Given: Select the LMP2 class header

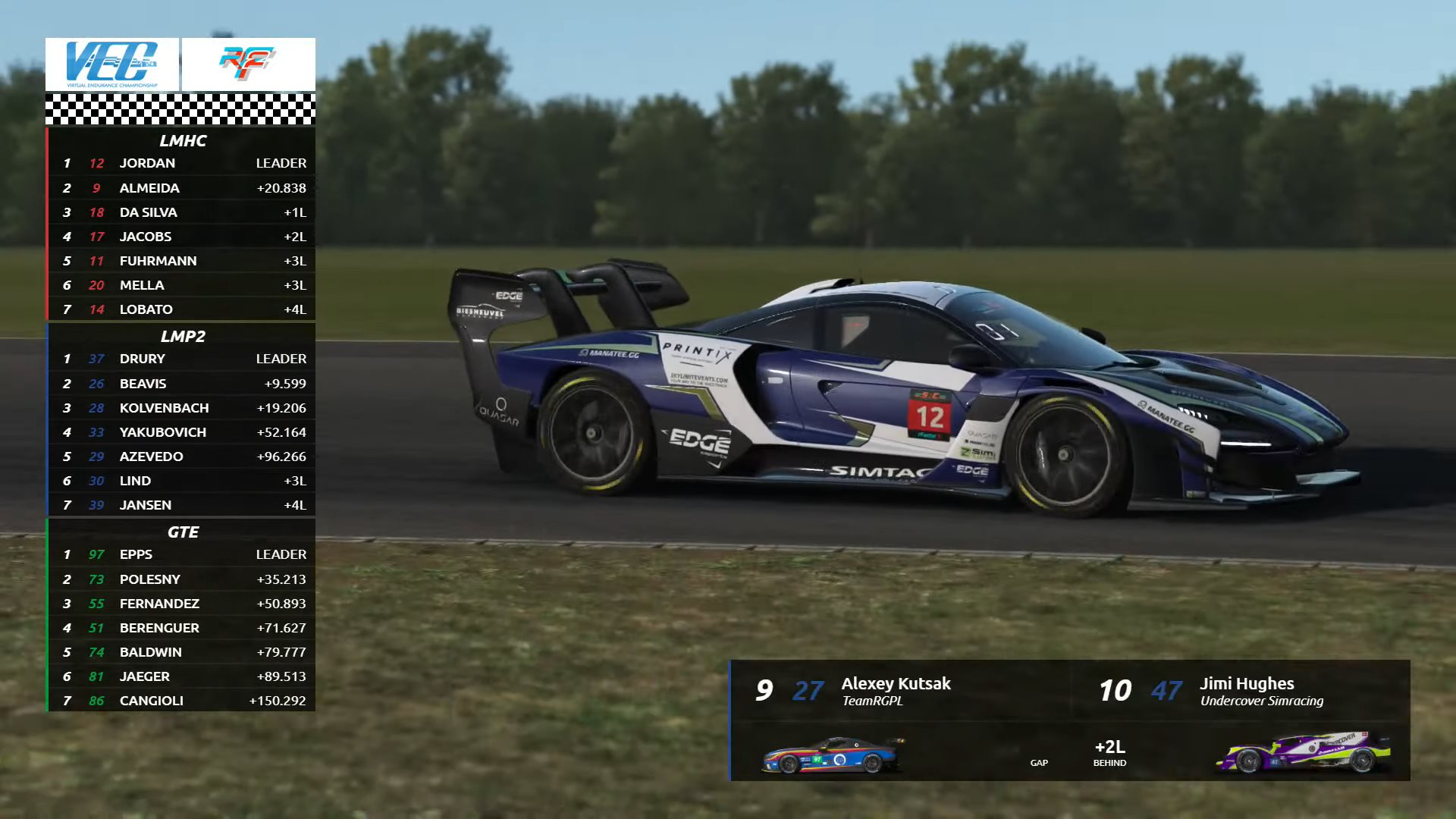Looking at the screenshot, I should [x=182, y=336].
